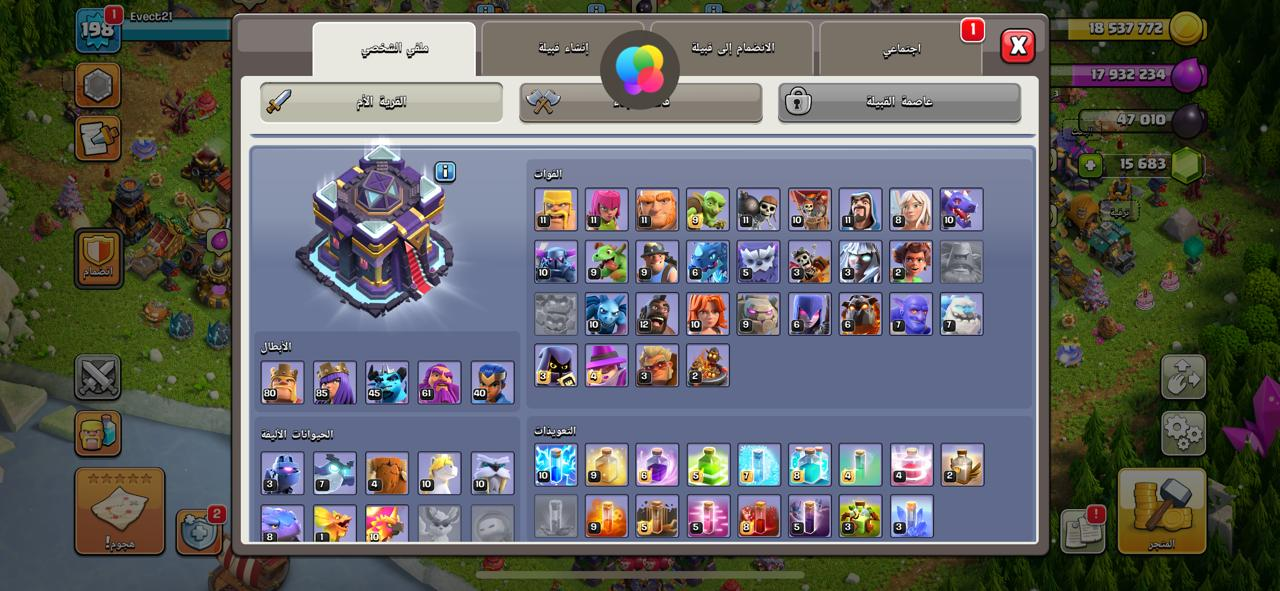Viewport: 1280px width, 591px height.
Task: Open the الانضمام إلى قبيلة tab
Action: tap(733, 49)
